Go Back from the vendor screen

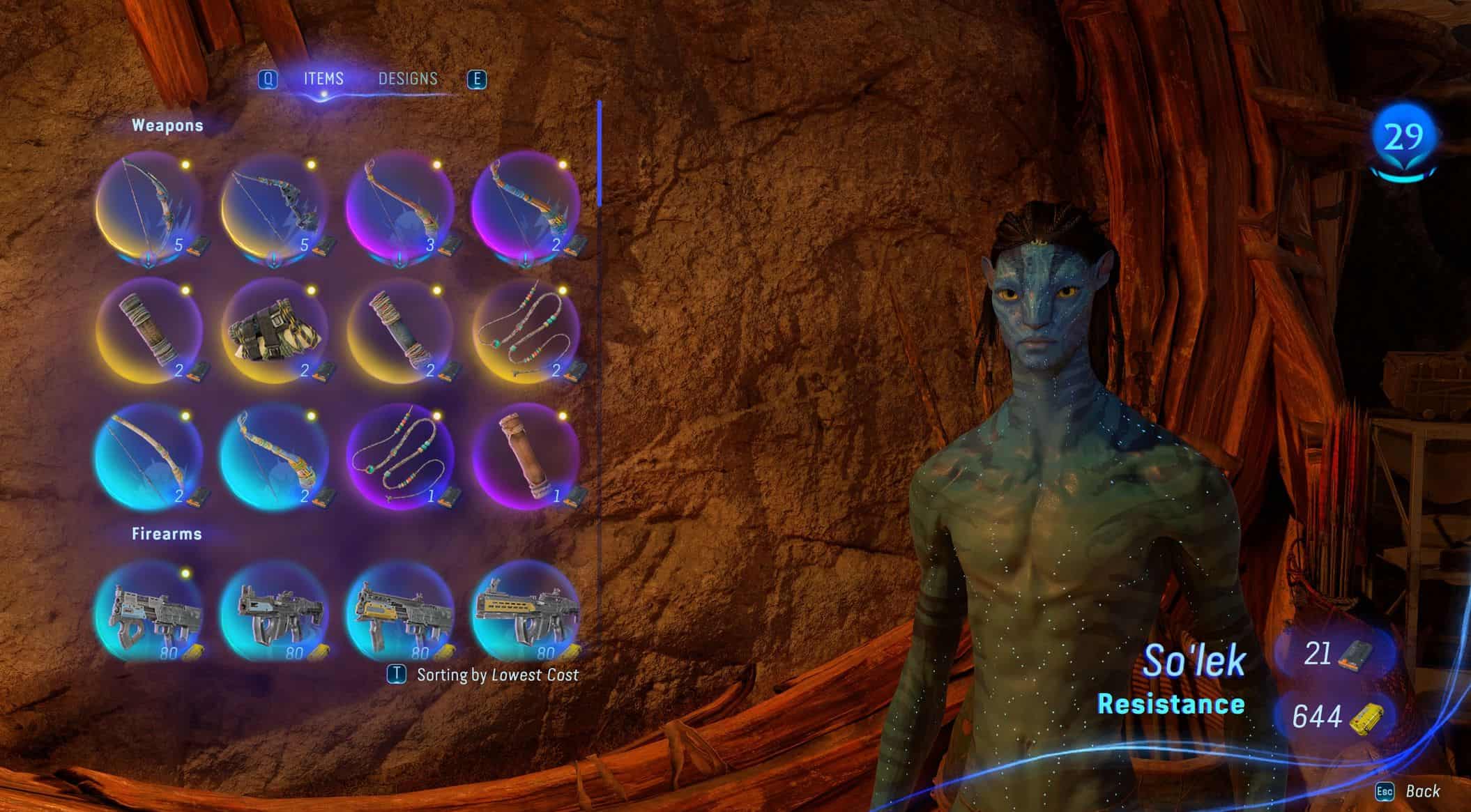pyautogui.click(x=1408, y=791)
